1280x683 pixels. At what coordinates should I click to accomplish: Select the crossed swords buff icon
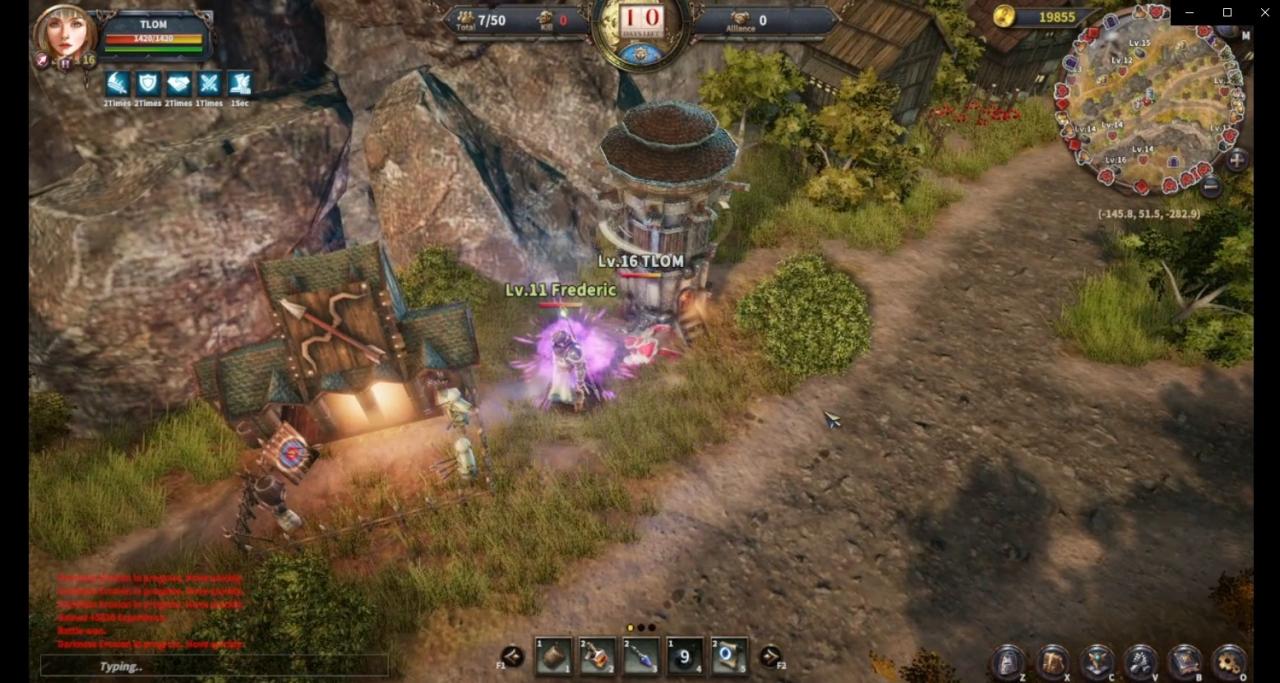pyautogui.click(x=209, y=84)
